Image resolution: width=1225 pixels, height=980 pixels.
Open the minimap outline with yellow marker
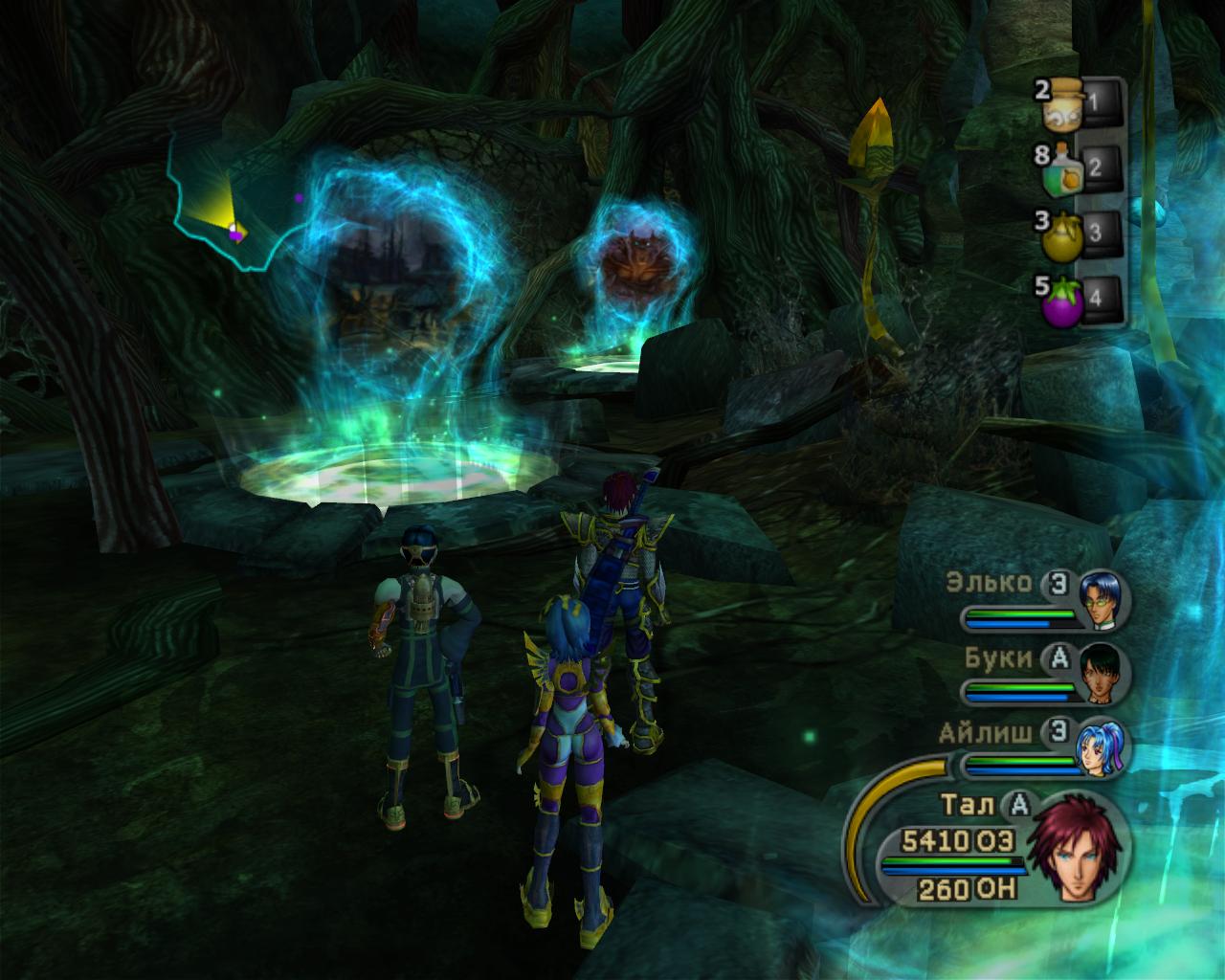(225, 206)
